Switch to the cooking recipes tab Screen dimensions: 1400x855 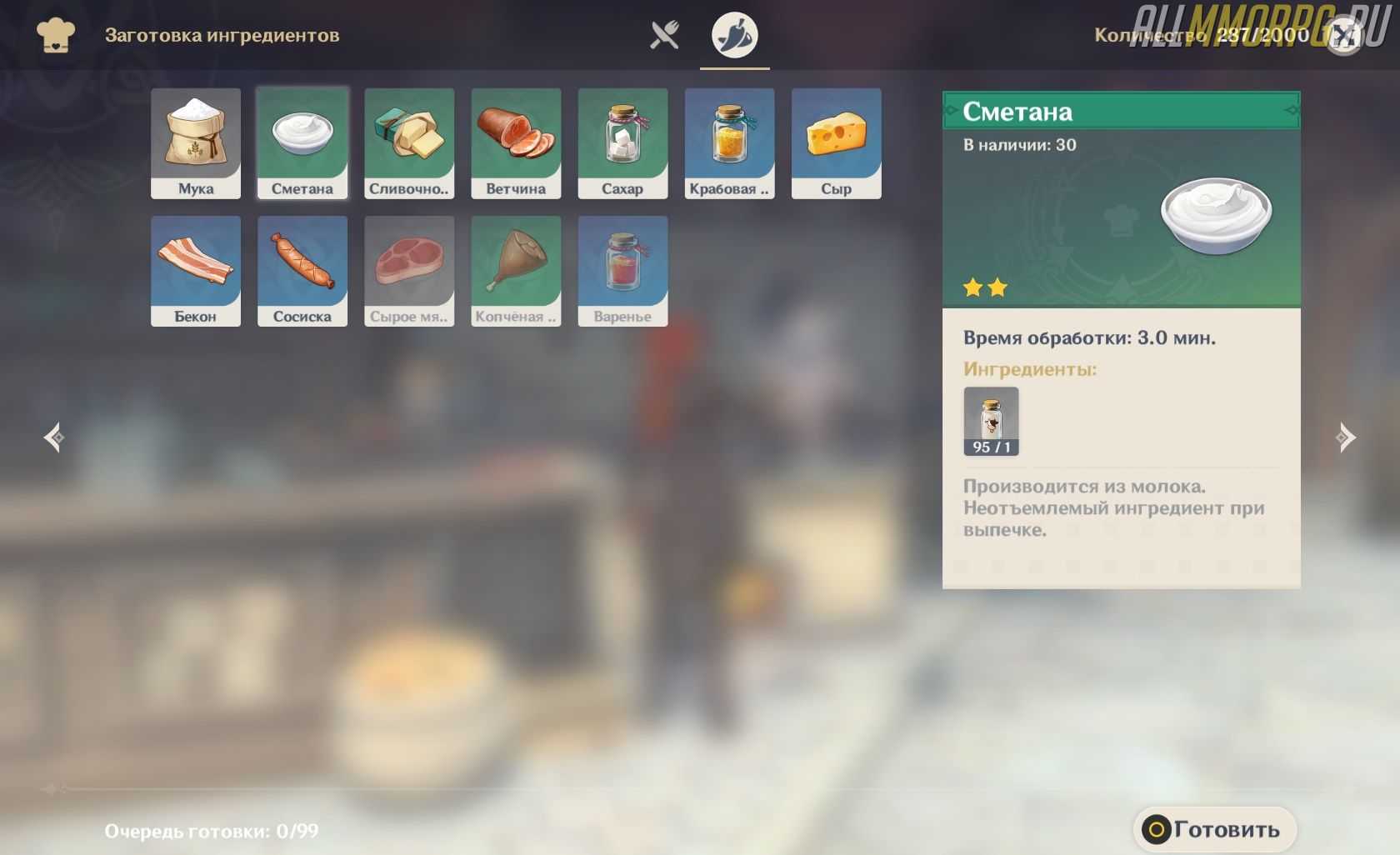[x=664, y=35]
